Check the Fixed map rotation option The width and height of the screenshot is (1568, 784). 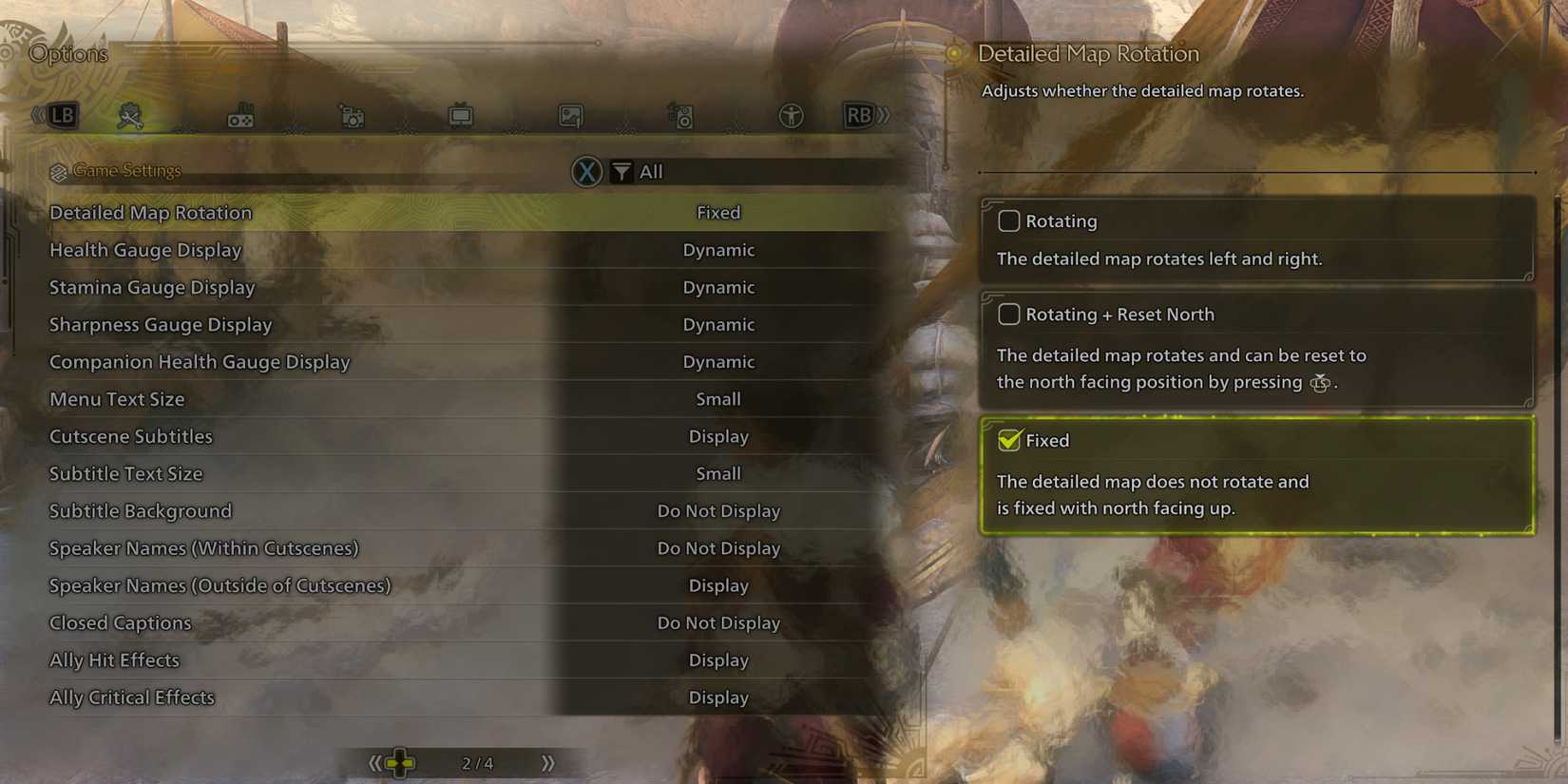point(1009,440)
